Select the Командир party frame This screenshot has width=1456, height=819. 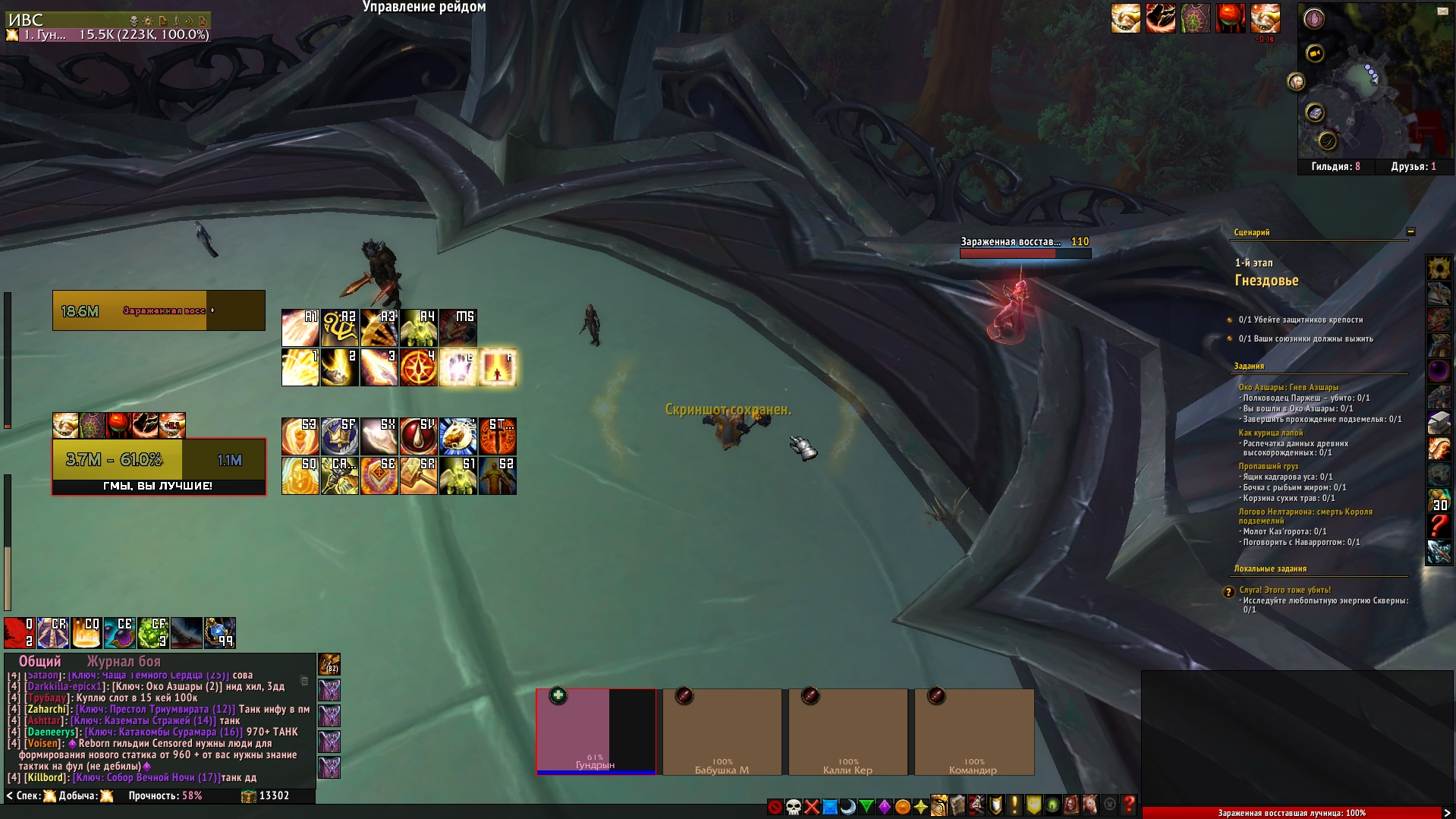973,731
